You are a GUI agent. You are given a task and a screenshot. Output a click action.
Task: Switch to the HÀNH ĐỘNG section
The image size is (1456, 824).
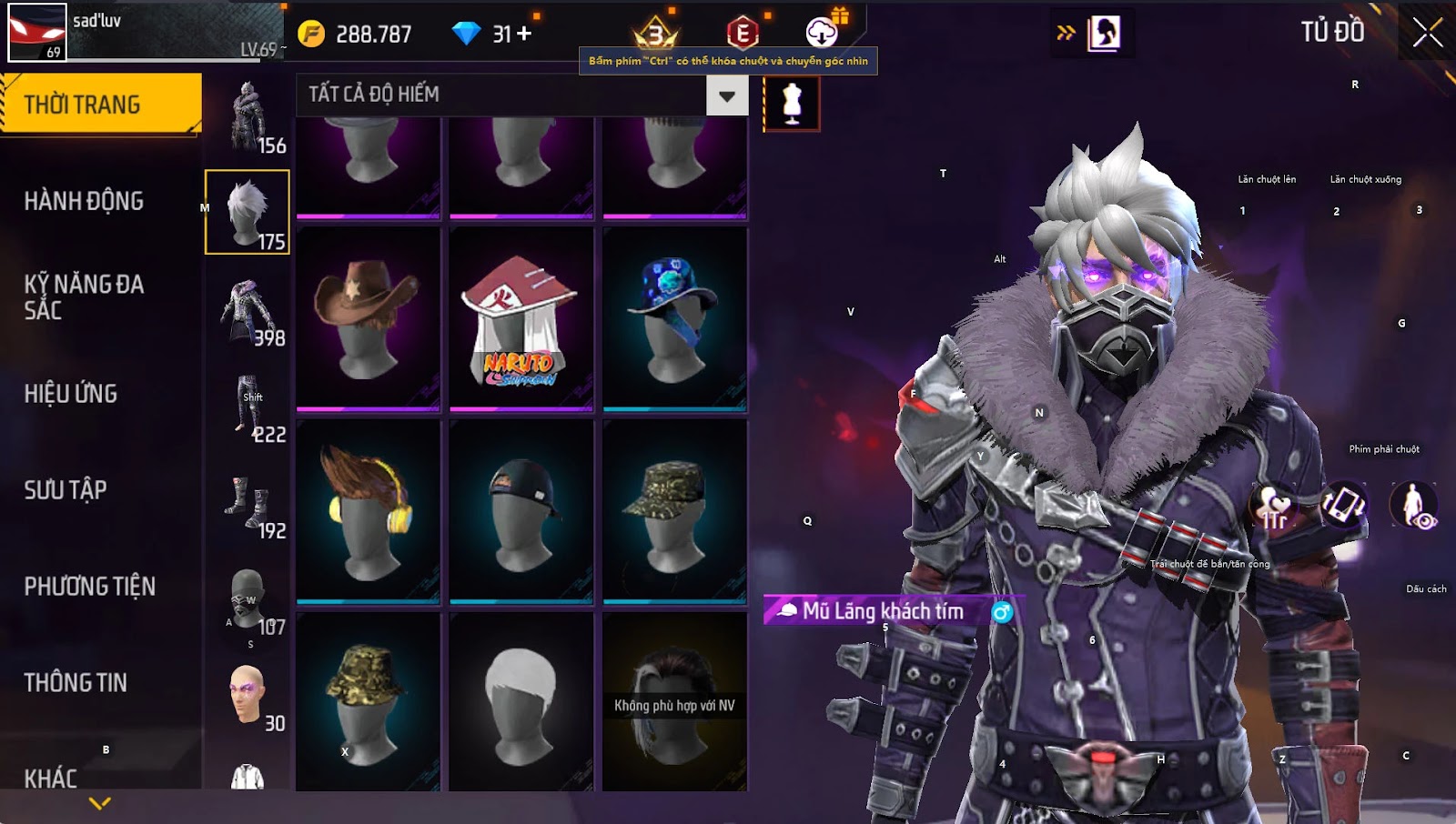(84, 201)
